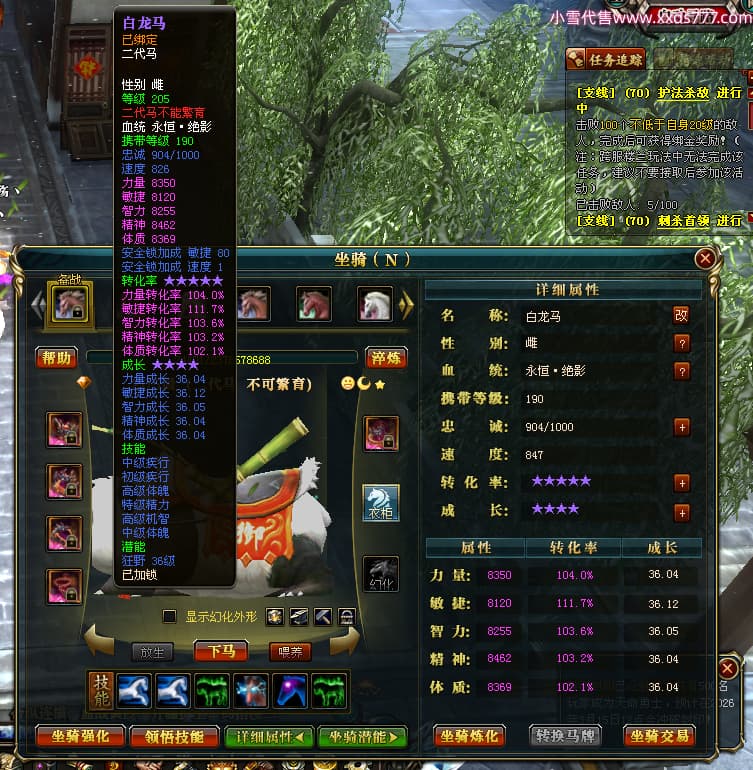753x770 pixels.
Task: Open 坐骑交易 mount trading
Action: tap(658, 737)
